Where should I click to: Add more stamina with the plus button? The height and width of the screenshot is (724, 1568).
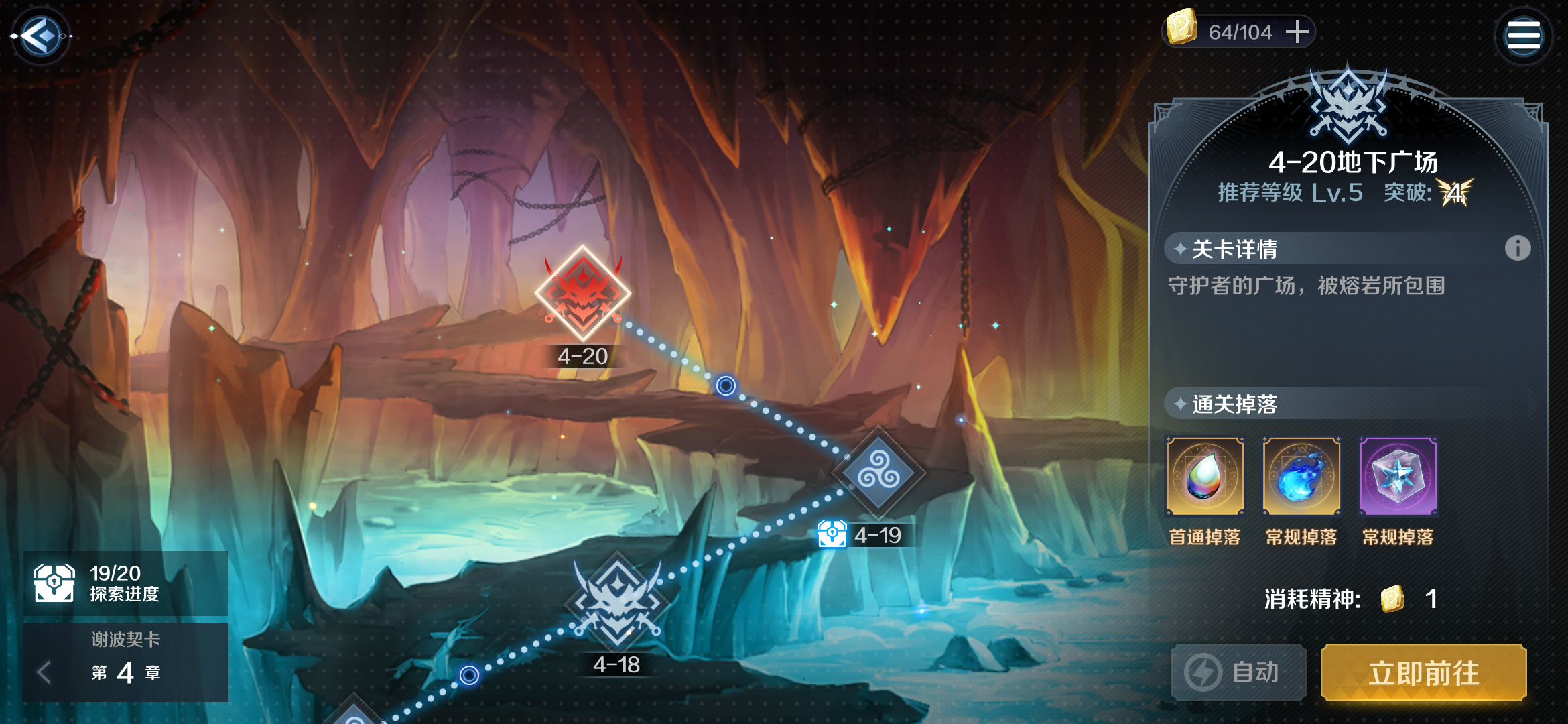(x=1297, y=32)
